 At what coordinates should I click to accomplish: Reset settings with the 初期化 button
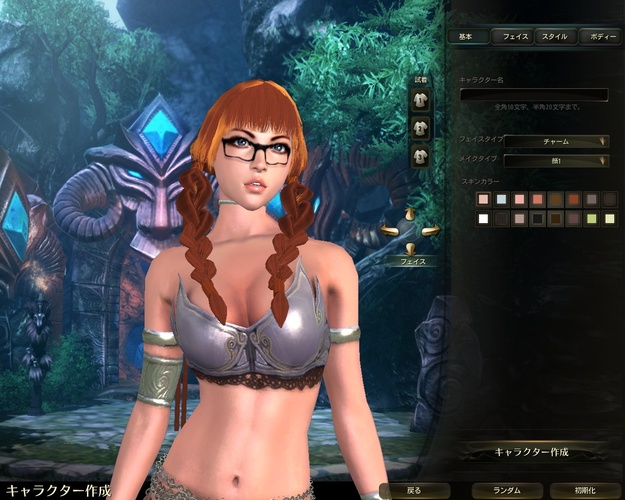tap(586, 491)
